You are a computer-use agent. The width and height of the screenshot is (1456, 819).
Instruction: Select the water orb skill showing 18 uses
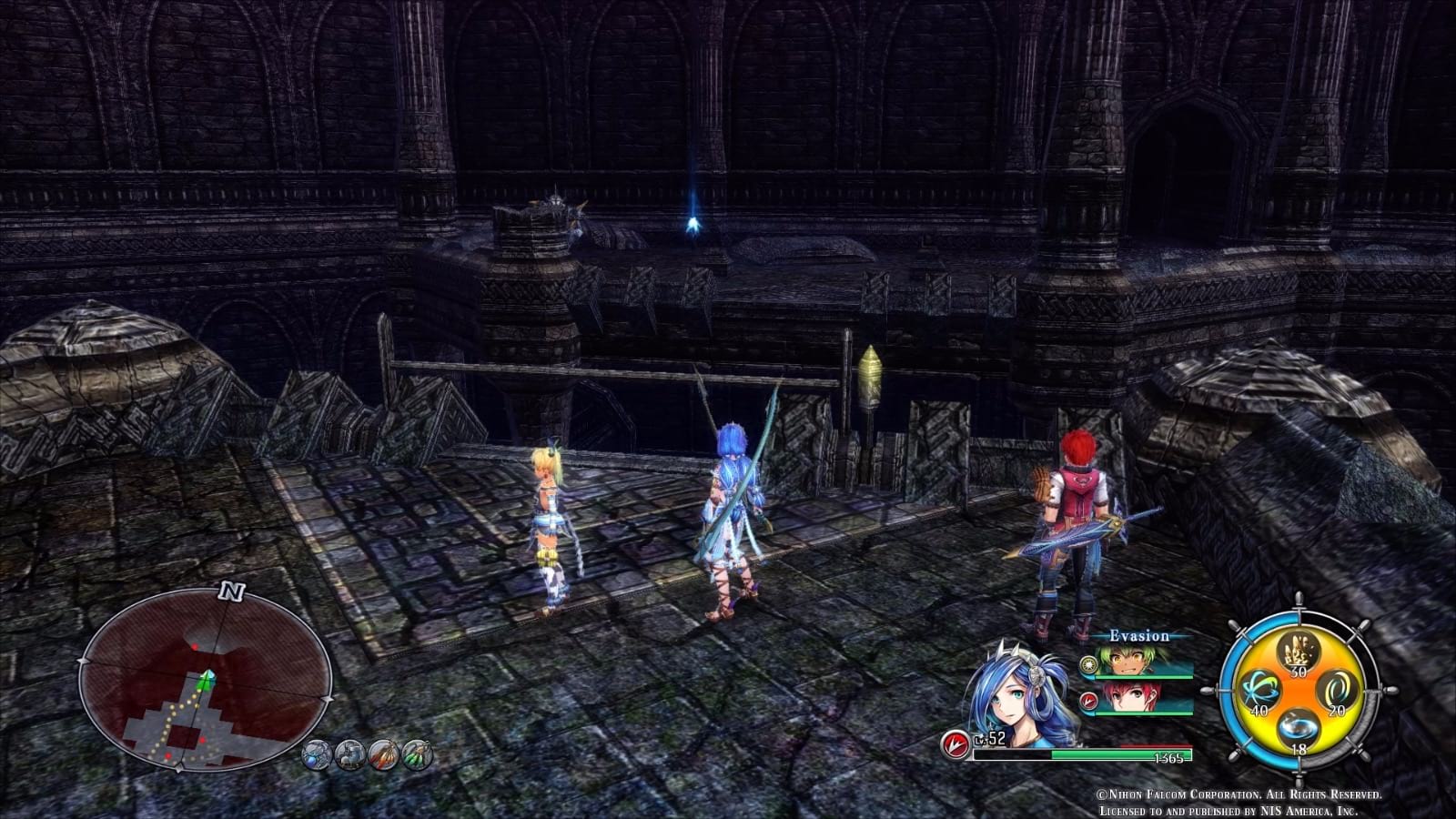[x=1299, y=728]
